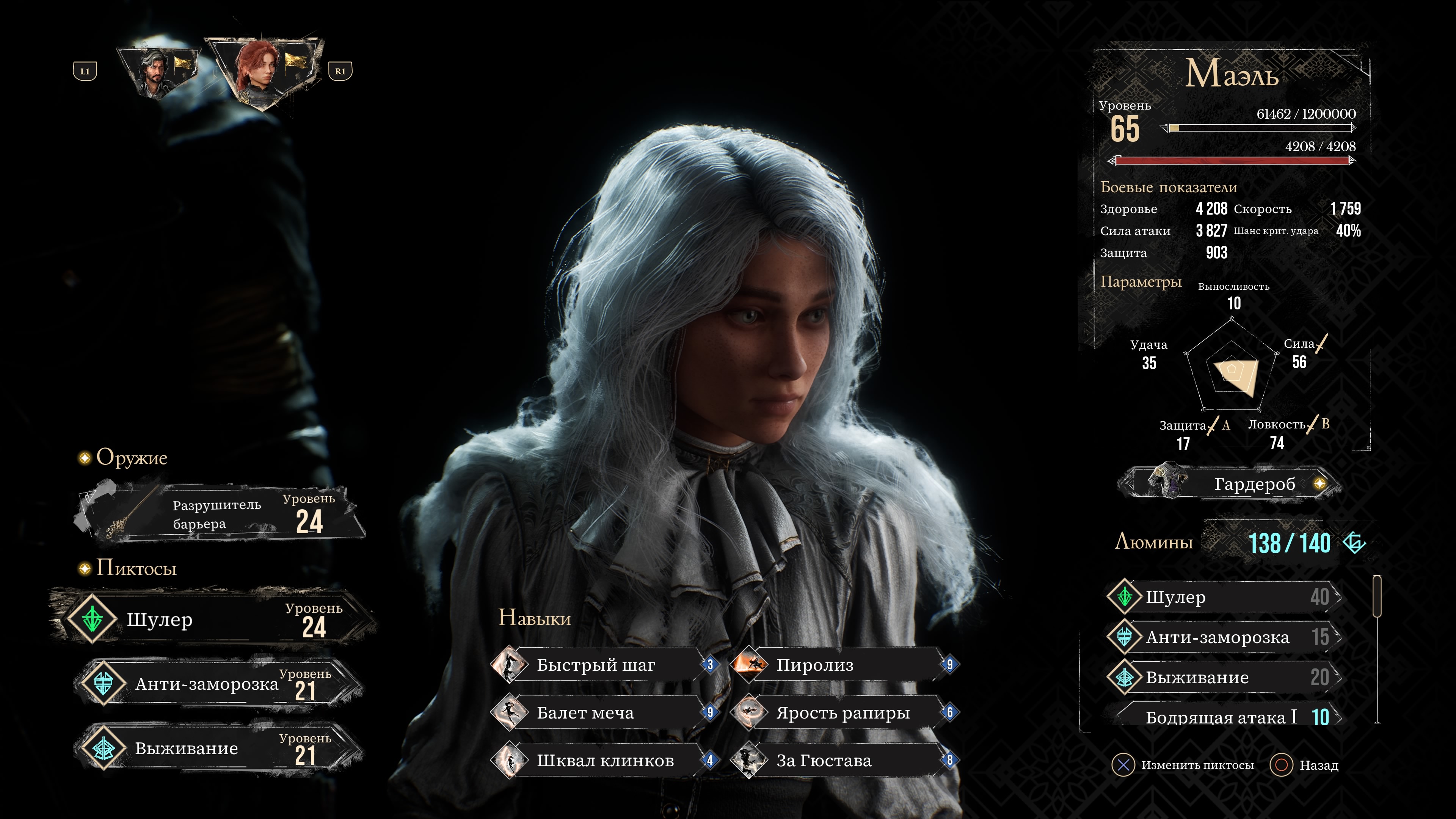This screenshot has height=819, width=1456.
Task: Open the weapon slot Разрушитель барьера
Action: pos(220,515)
